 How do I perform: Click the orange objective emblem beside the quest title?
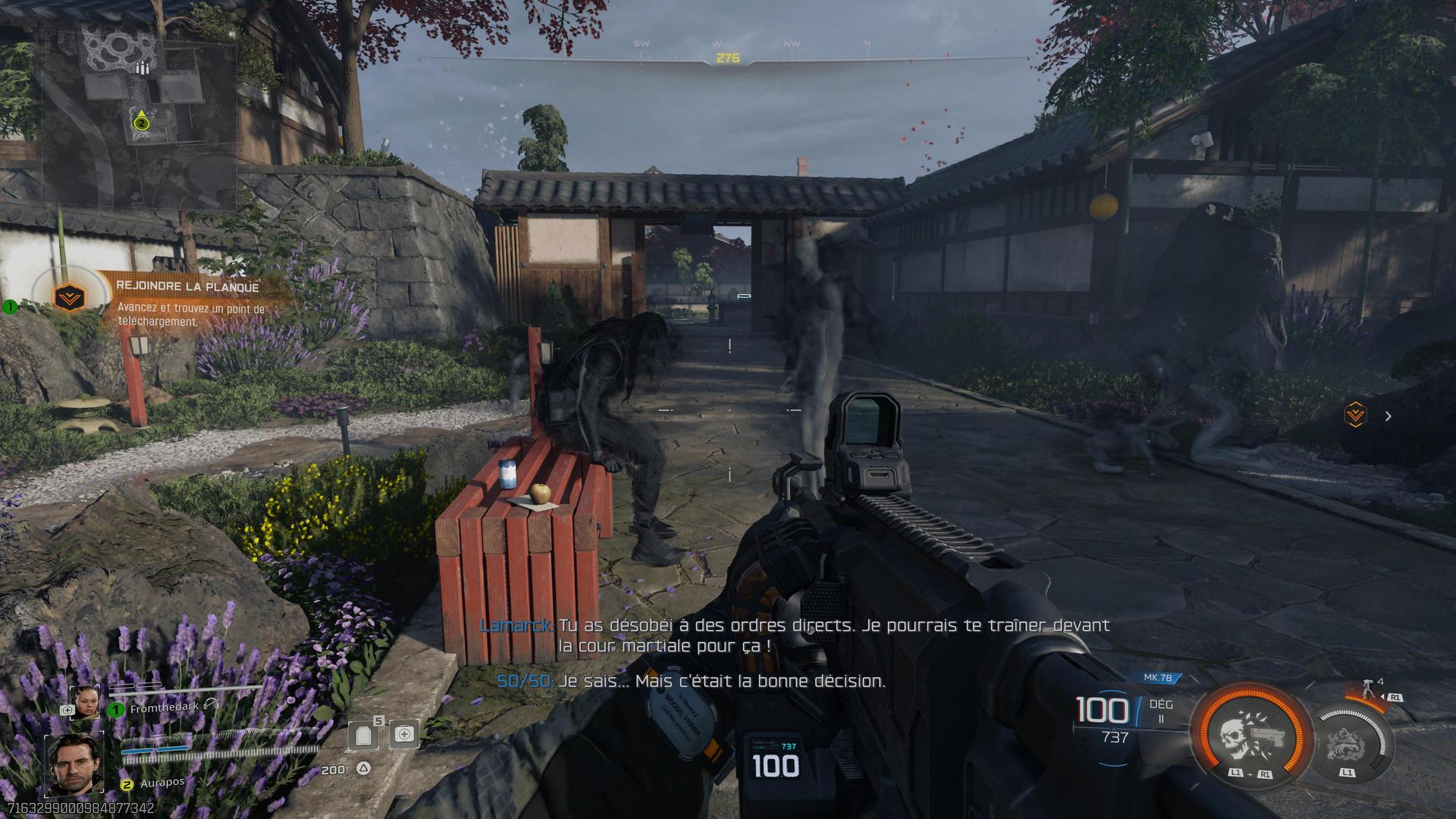tap(69, 297)
